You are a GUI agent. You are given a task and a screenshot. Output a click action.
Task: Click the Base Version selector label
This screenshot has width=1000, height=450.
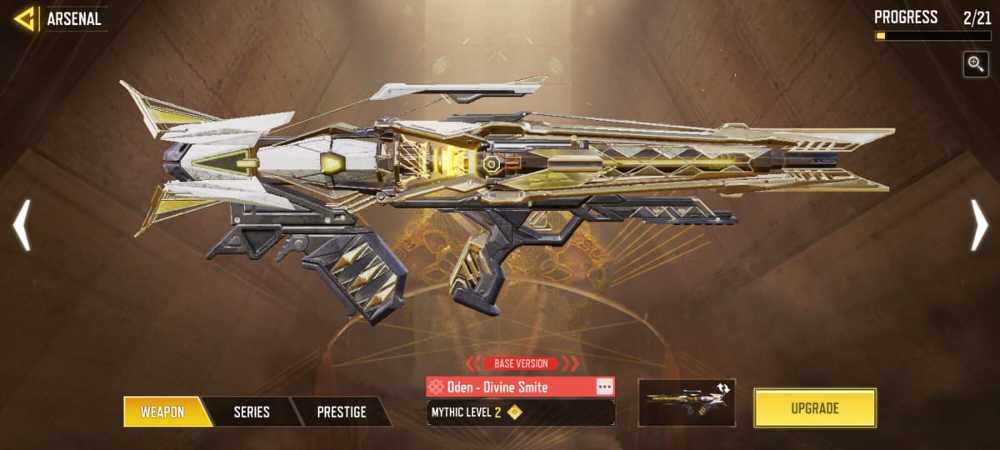521,363
